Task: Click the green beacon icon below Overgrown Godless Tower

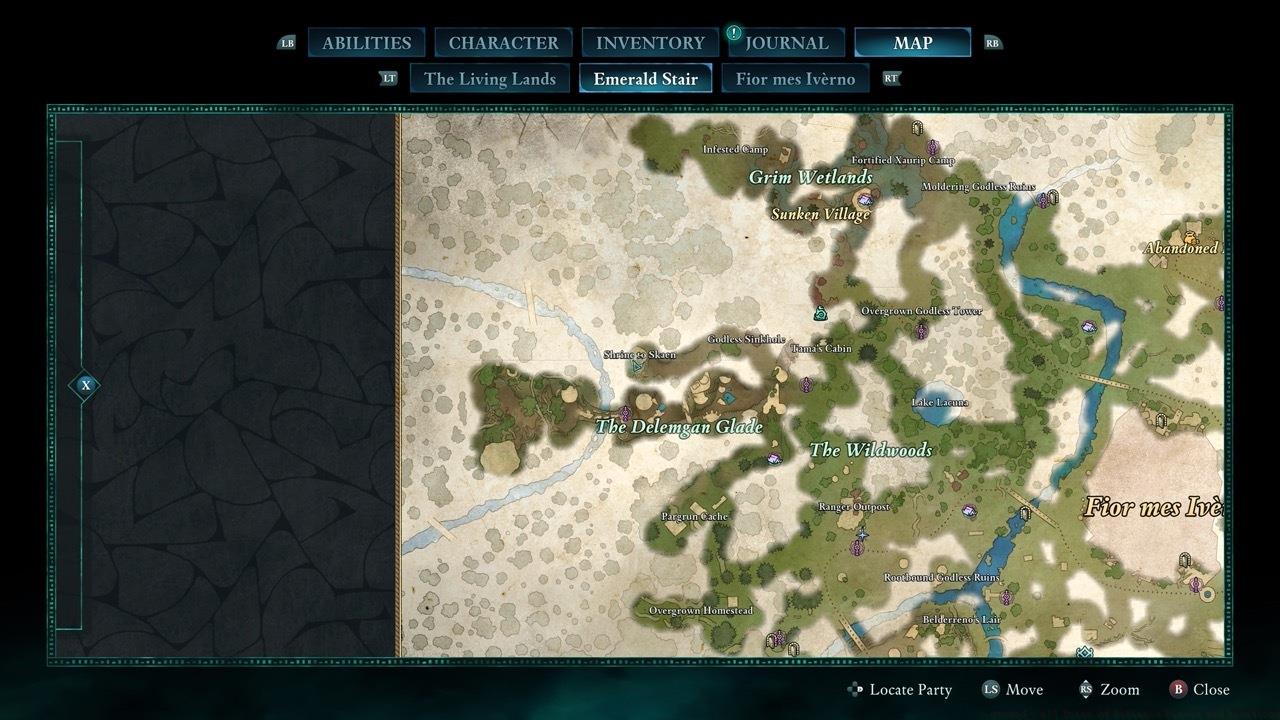Action: pos(820,313)
